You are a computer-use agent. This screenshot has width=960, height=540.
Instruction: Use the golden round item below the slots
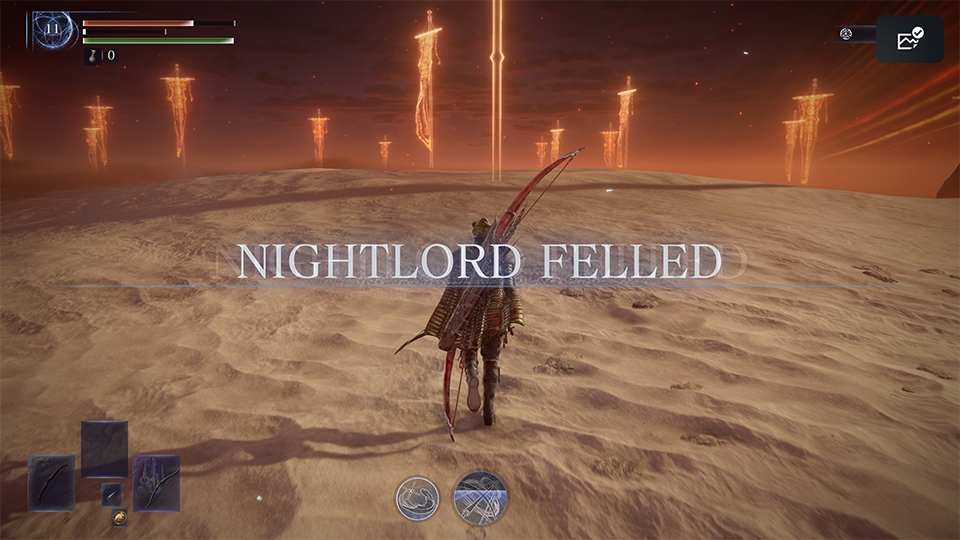coord(119,519)
